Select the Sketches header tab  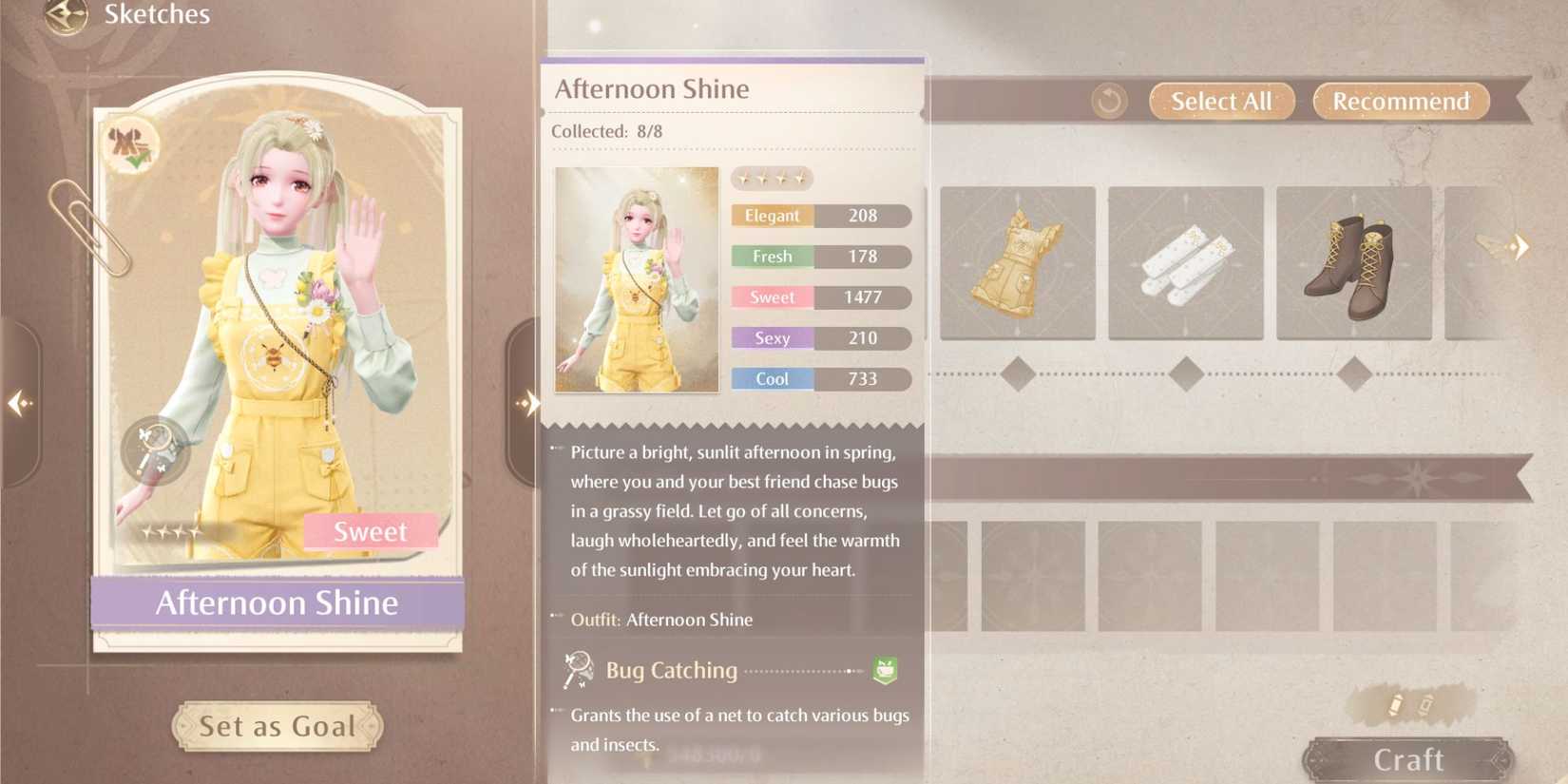(x=156, y=14)
